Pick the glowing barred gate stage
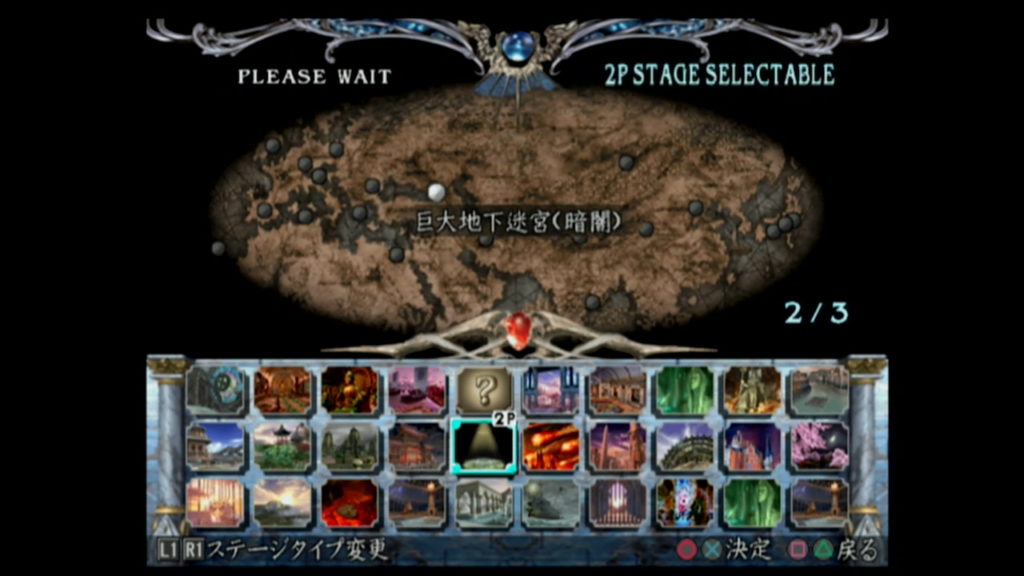The height and width of the screenshot is (576, 1024). [618, 503]
